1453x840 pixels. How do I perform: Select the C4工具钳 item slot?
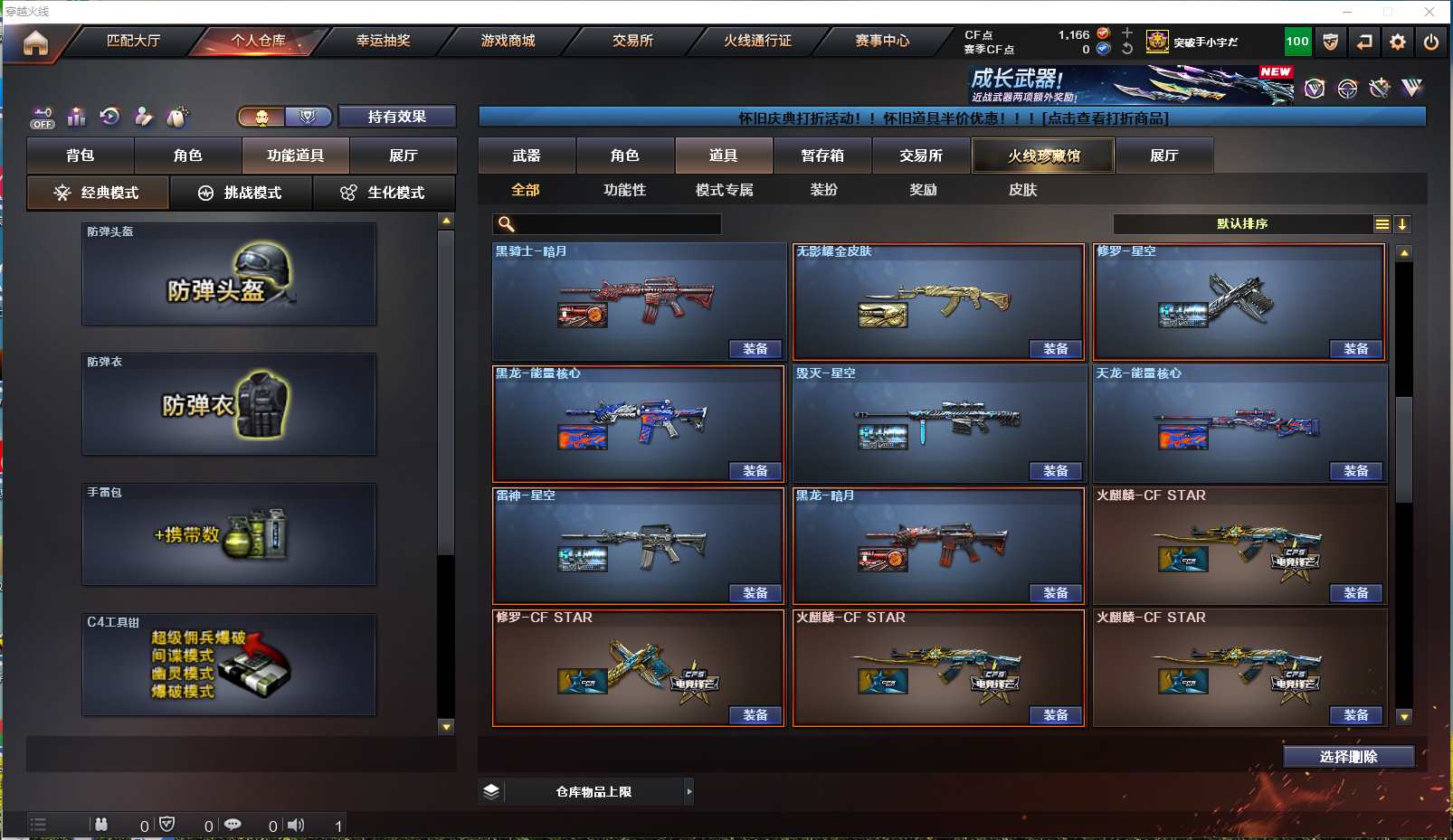(x=229, y=665)
